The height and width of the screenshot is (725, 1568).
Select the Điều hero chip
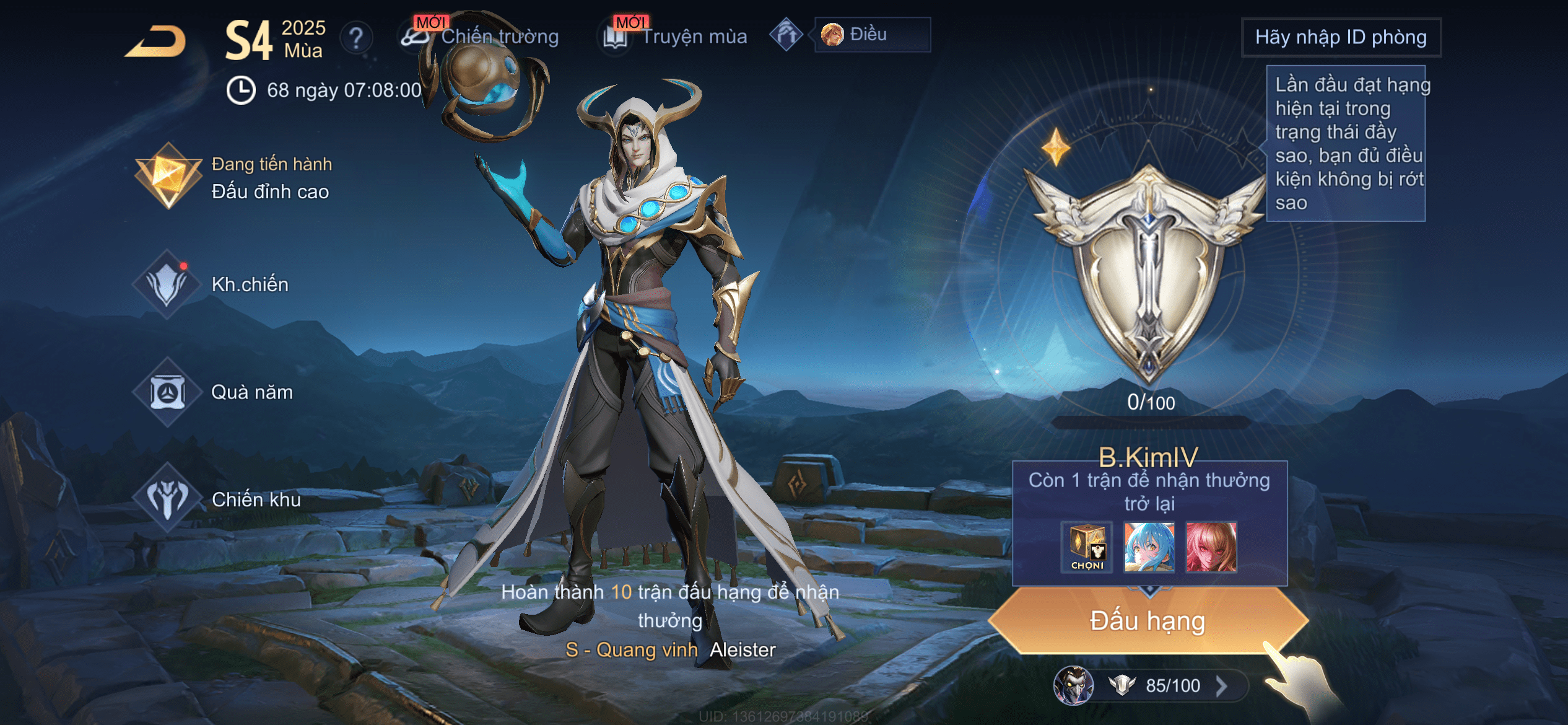(872, 35)
